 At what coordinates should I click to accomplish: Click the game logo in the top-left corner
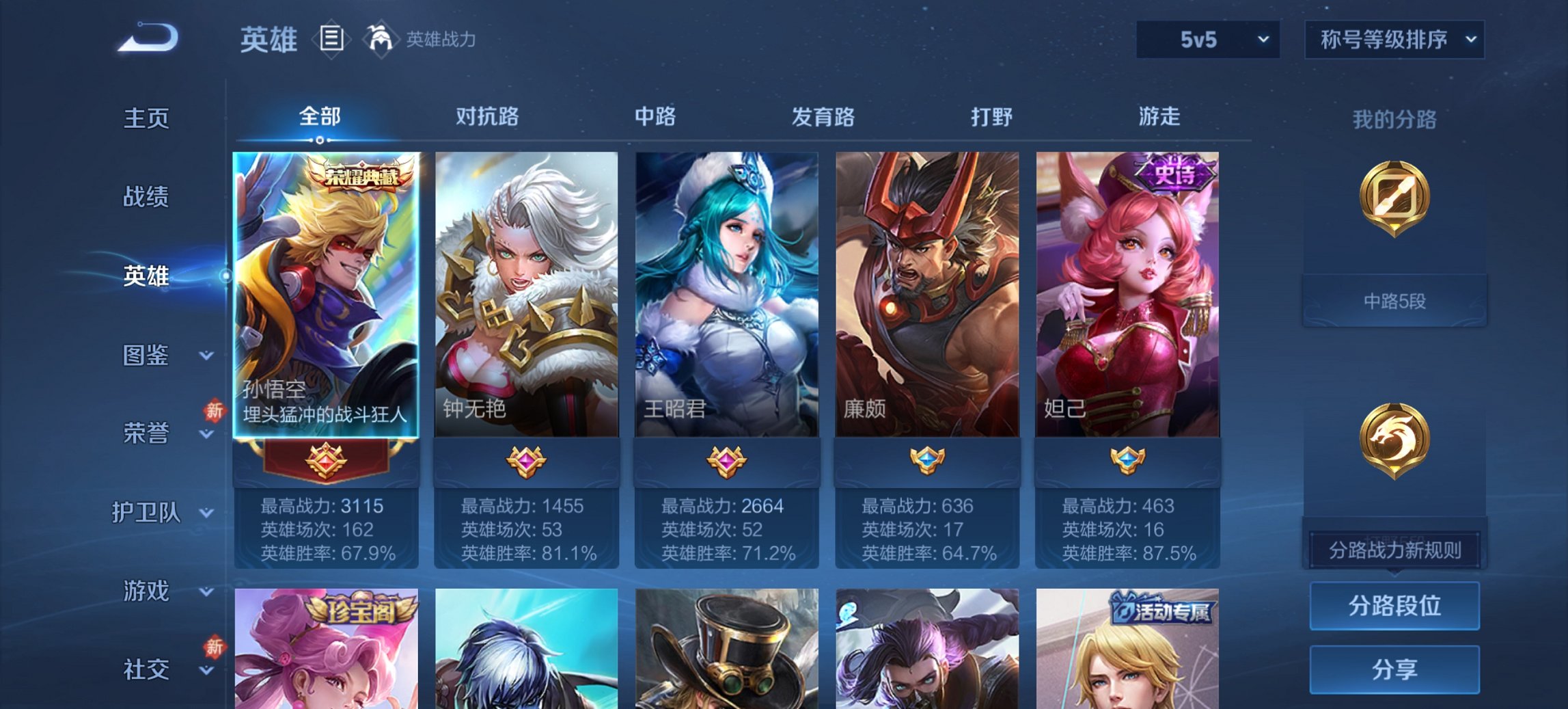[x=146, y=36]
